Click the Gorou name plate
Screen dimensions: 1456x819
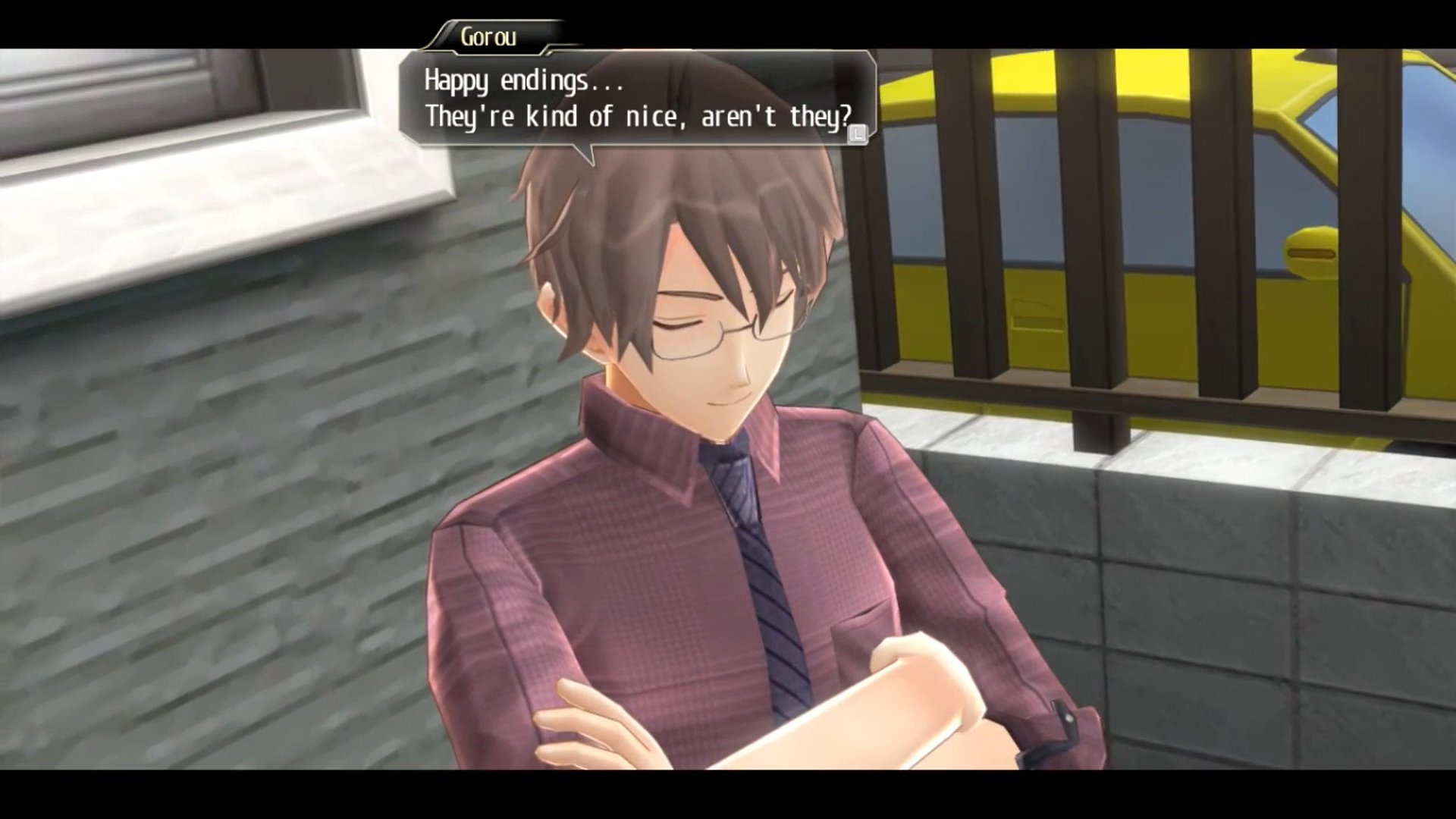tap(489, 36)
